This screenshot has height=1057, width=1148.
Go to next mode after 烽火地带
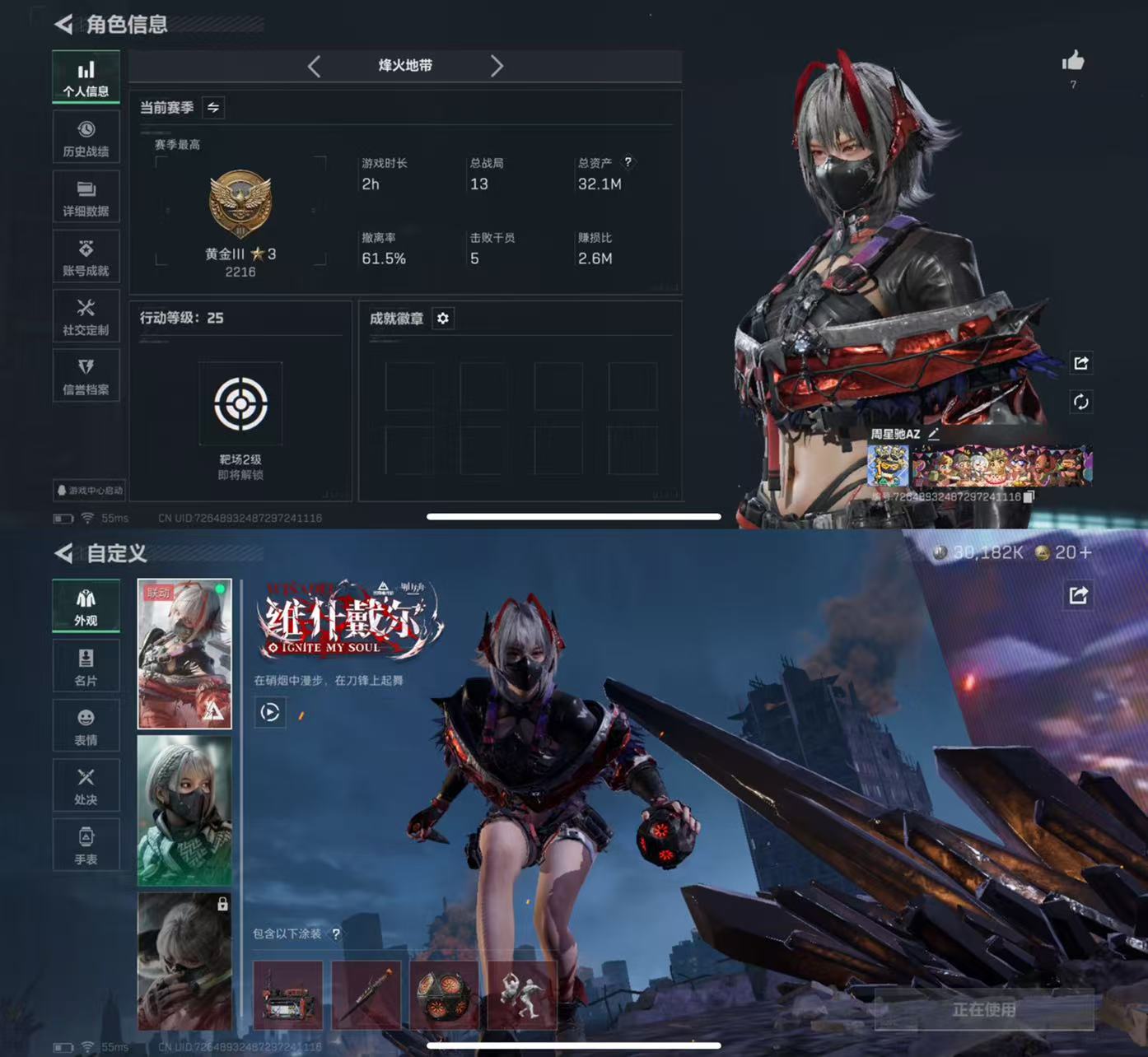(497, 67)
